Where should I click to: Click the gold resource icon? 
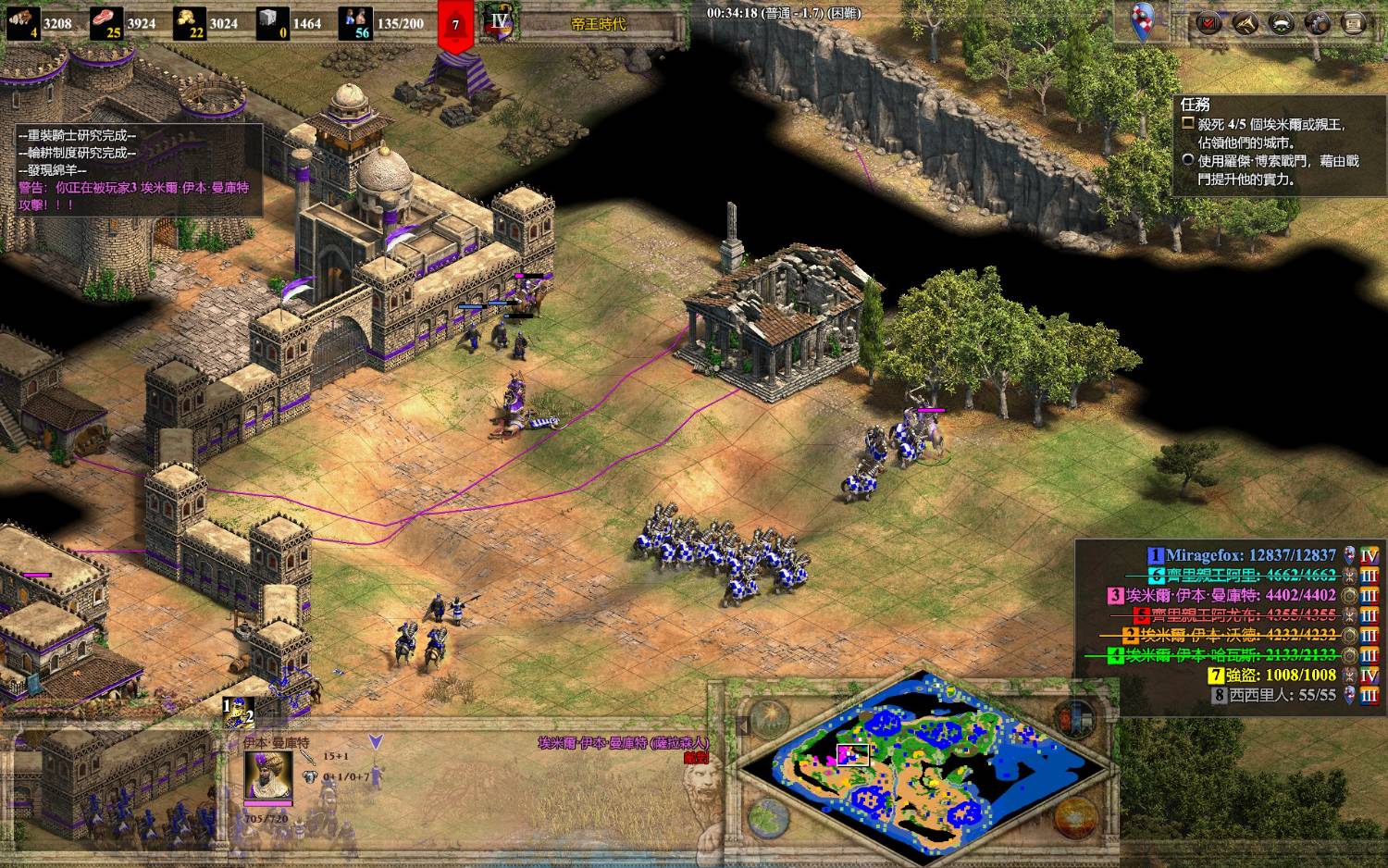[x=191, y=22]
